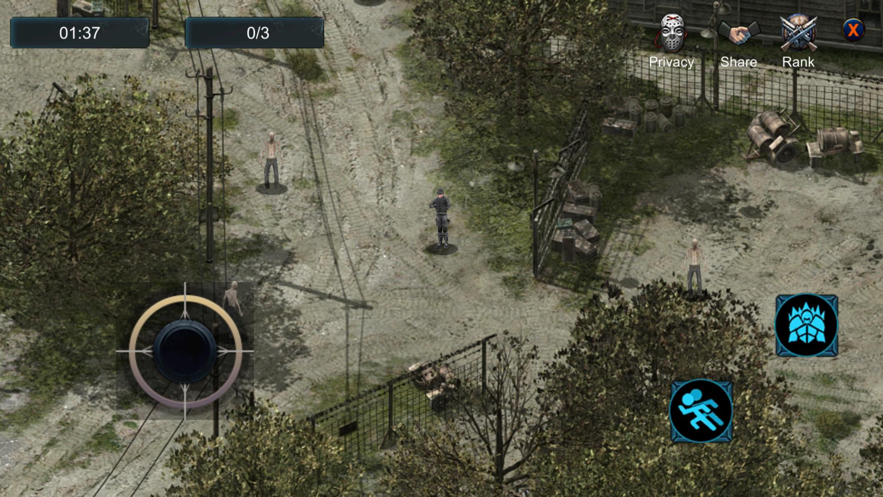The image size is (883, 497).
Task: Close the game with the orange X
Action: tap(853, 30)
